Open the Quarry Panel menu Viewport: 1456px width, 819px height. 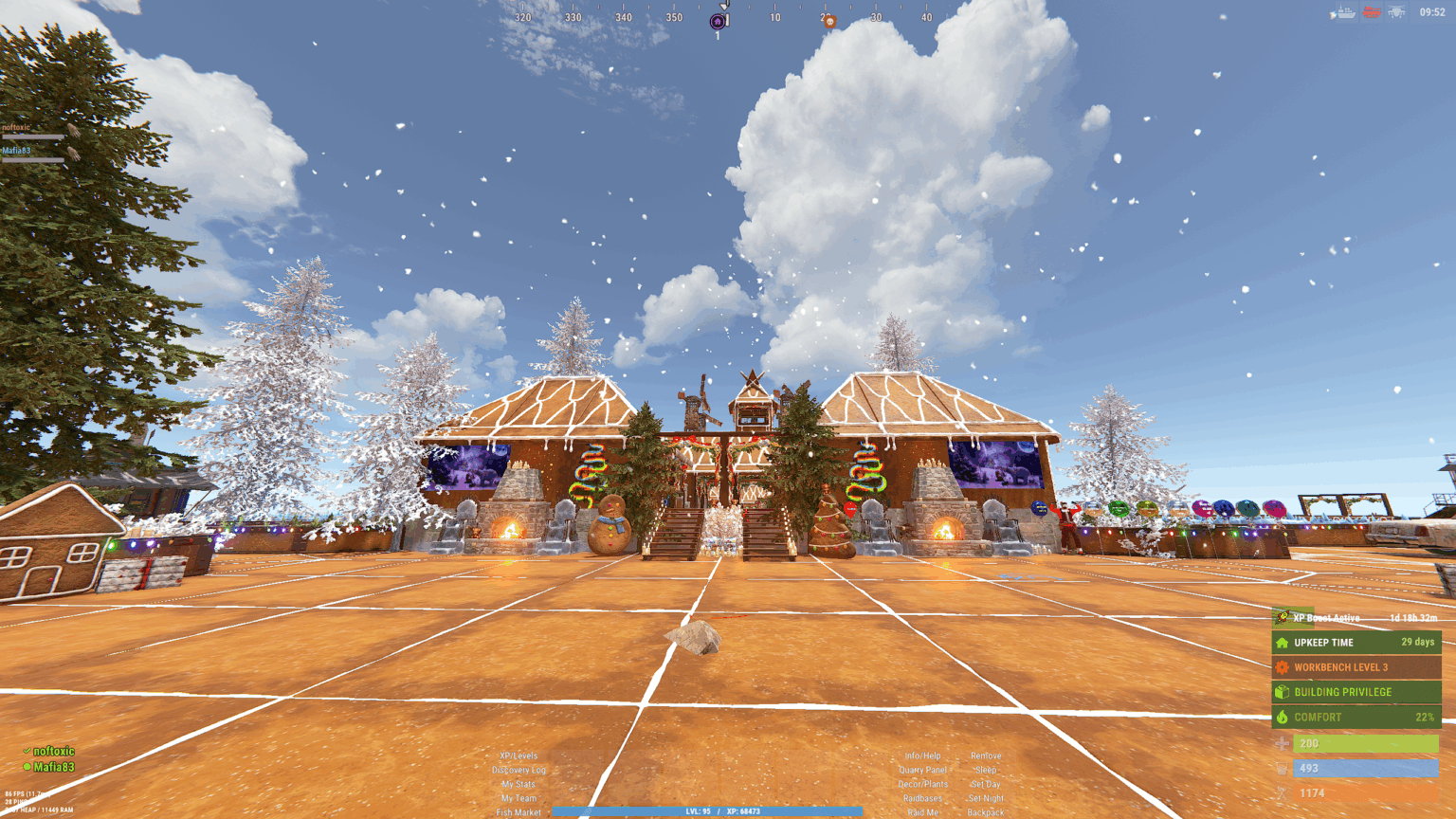pyautogui.click(x=922, y=770)
